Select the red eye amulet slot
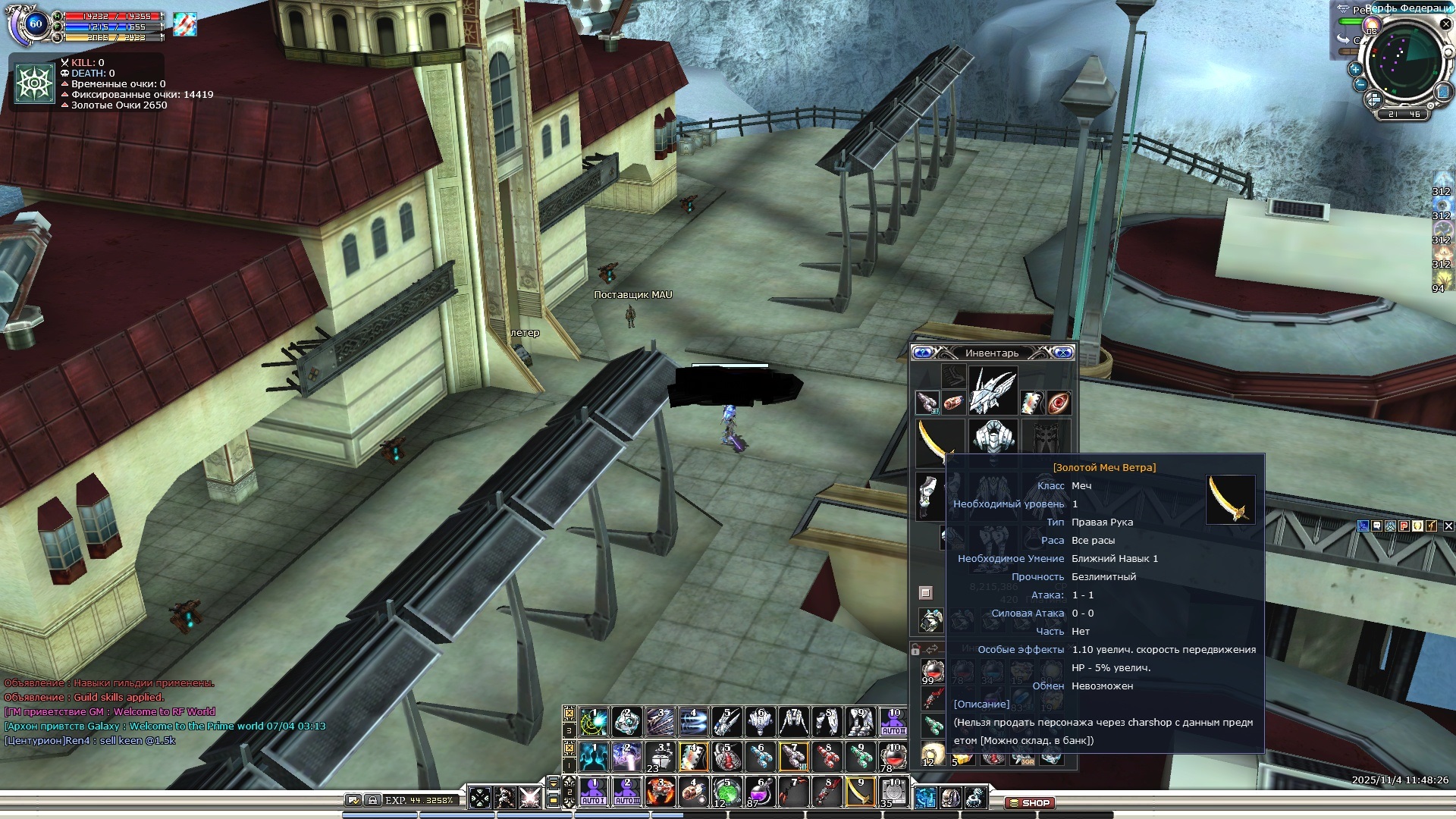 (x=1059, y=403)
